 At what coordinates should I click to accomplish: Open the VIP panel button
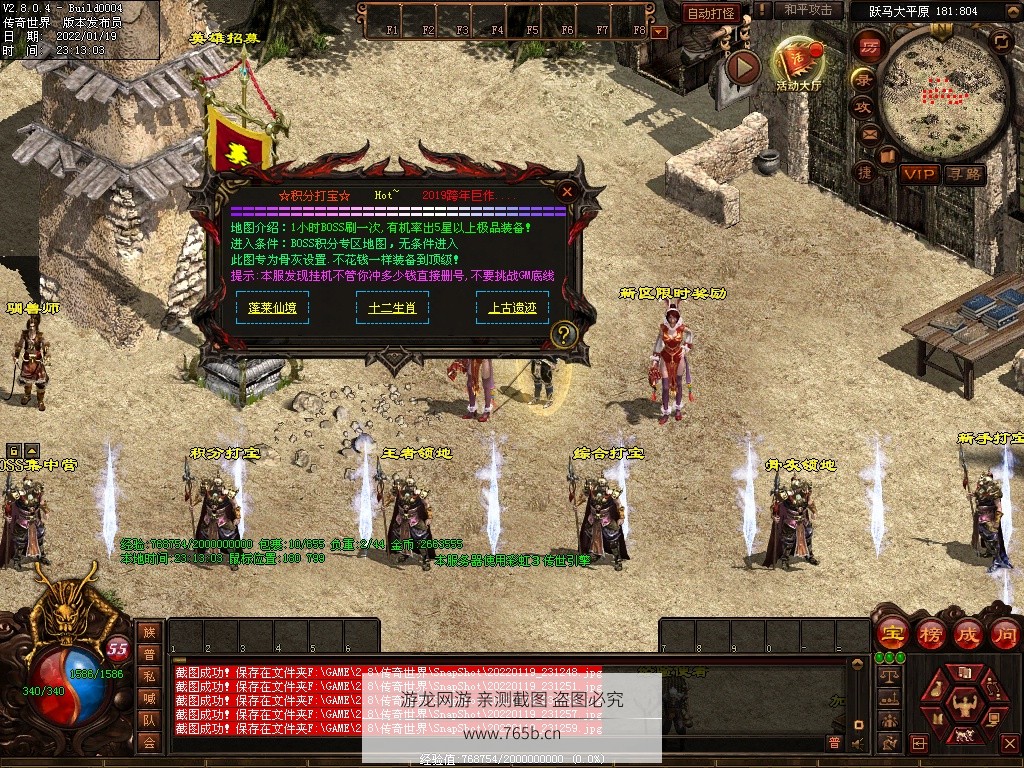coord(918,174)
